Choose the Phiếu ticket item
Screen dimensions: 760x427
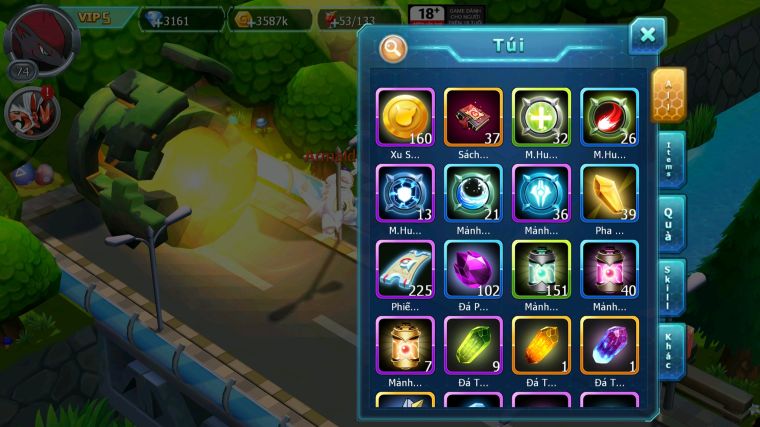point(405,270)
